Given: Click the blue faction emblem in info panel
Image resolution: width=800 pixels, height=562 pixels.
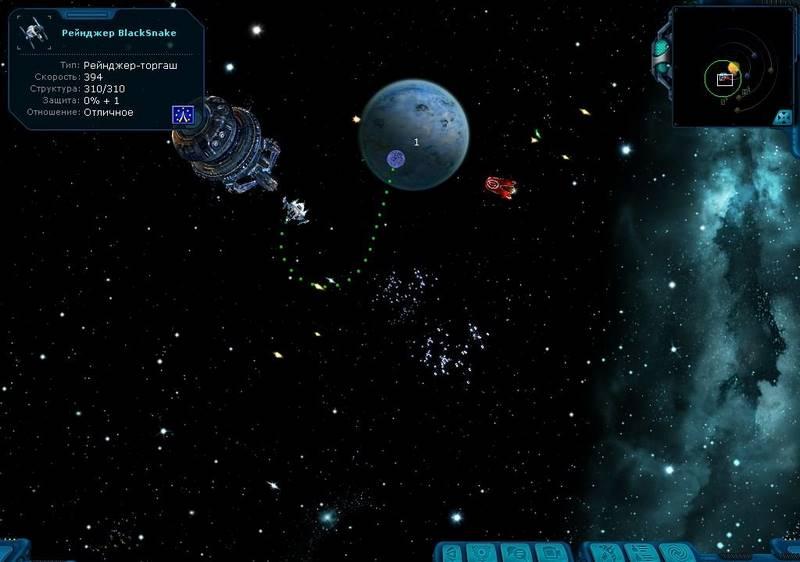Looking at the screenshot, I should click(182, 115).
